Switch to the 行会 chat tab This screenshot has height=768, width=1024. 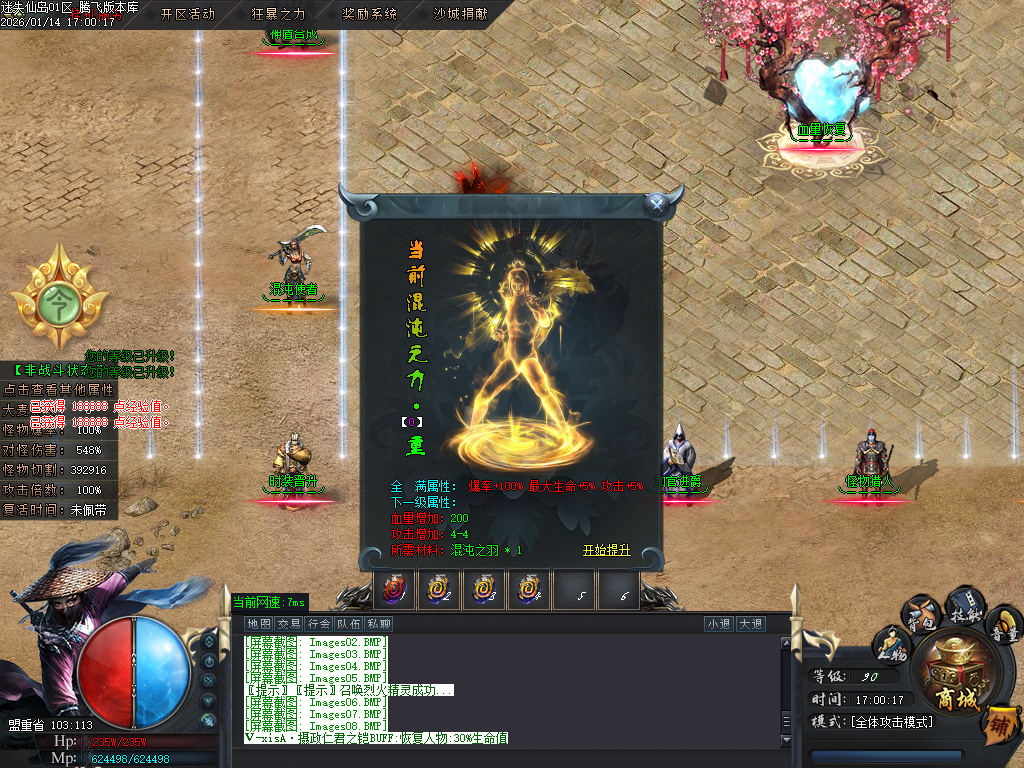point(319,624)
